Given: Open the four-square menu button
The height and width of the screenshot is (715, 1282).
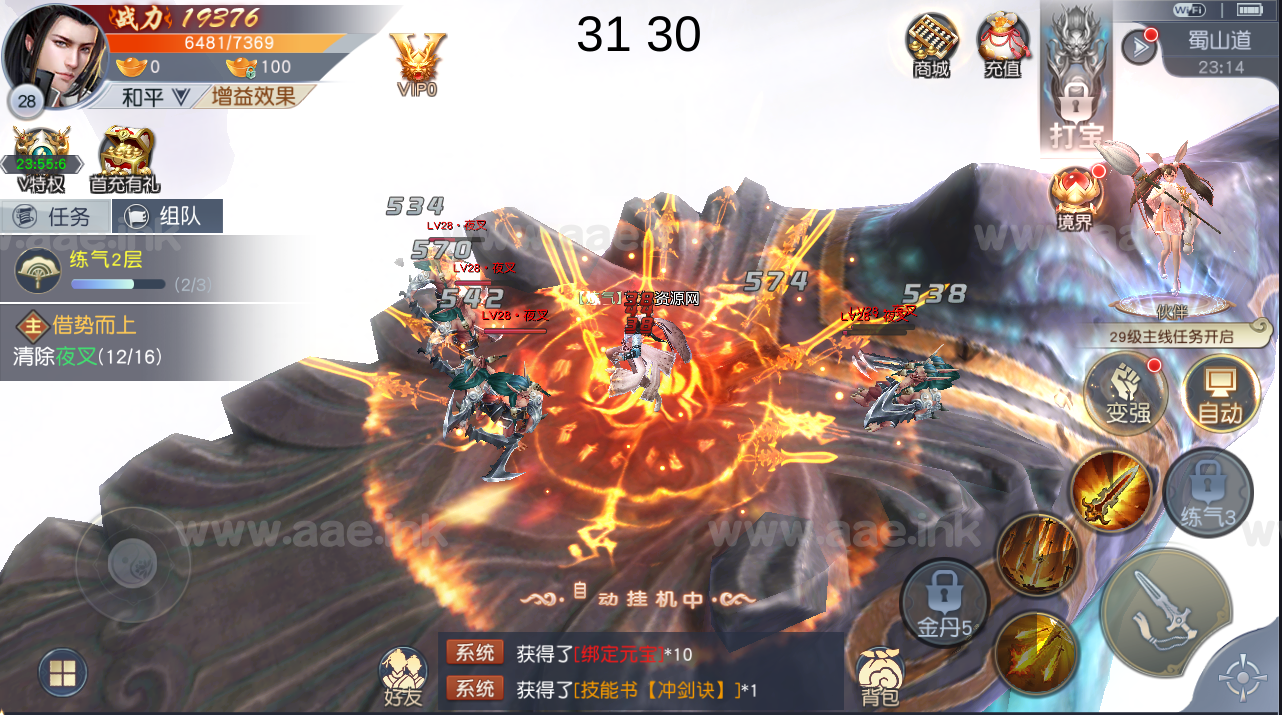Looking at the screenshot, I should point(62,673).
